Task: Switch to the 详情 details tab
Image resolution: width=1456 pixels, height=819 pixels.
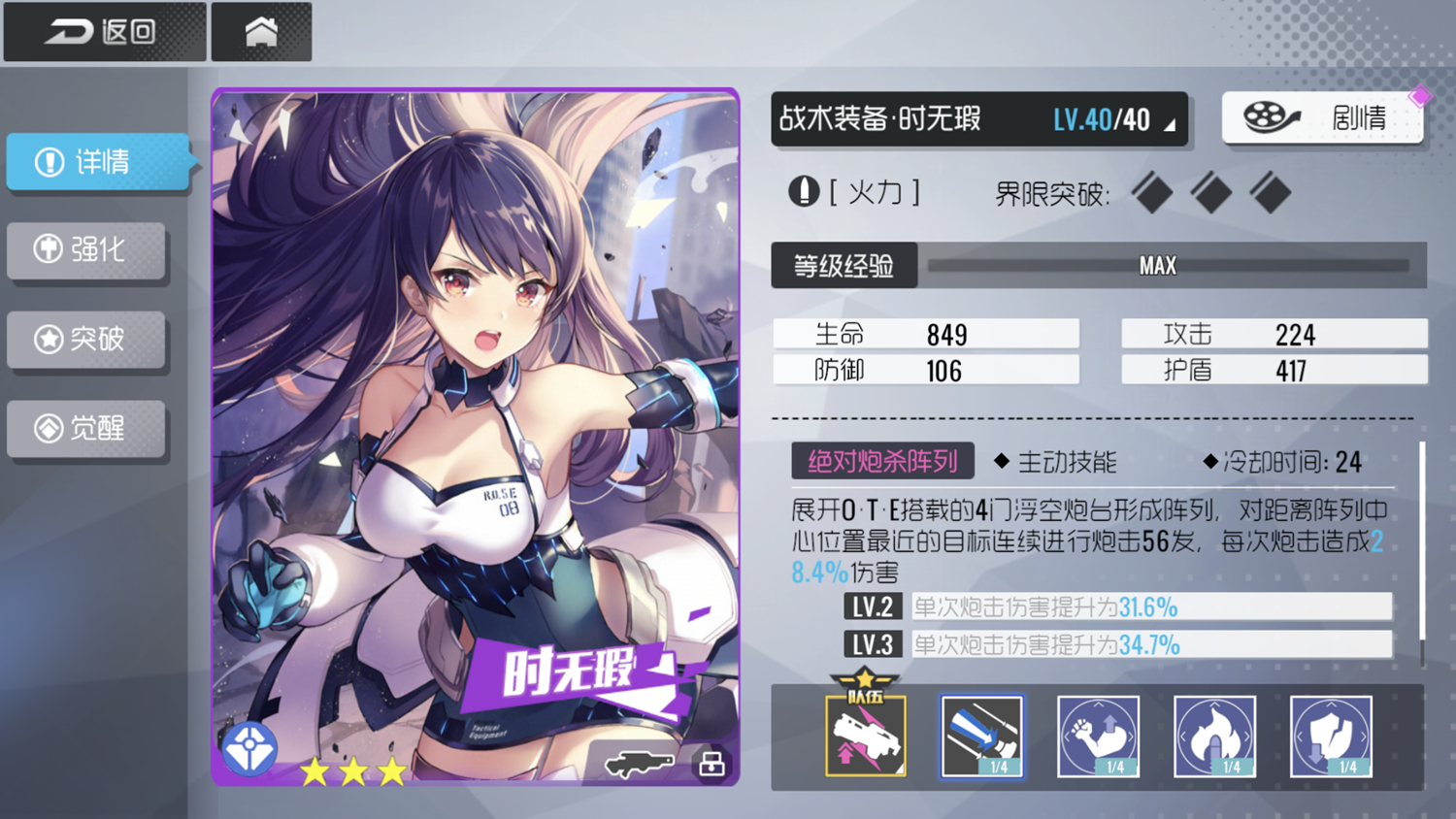Action: pos(98,161)
